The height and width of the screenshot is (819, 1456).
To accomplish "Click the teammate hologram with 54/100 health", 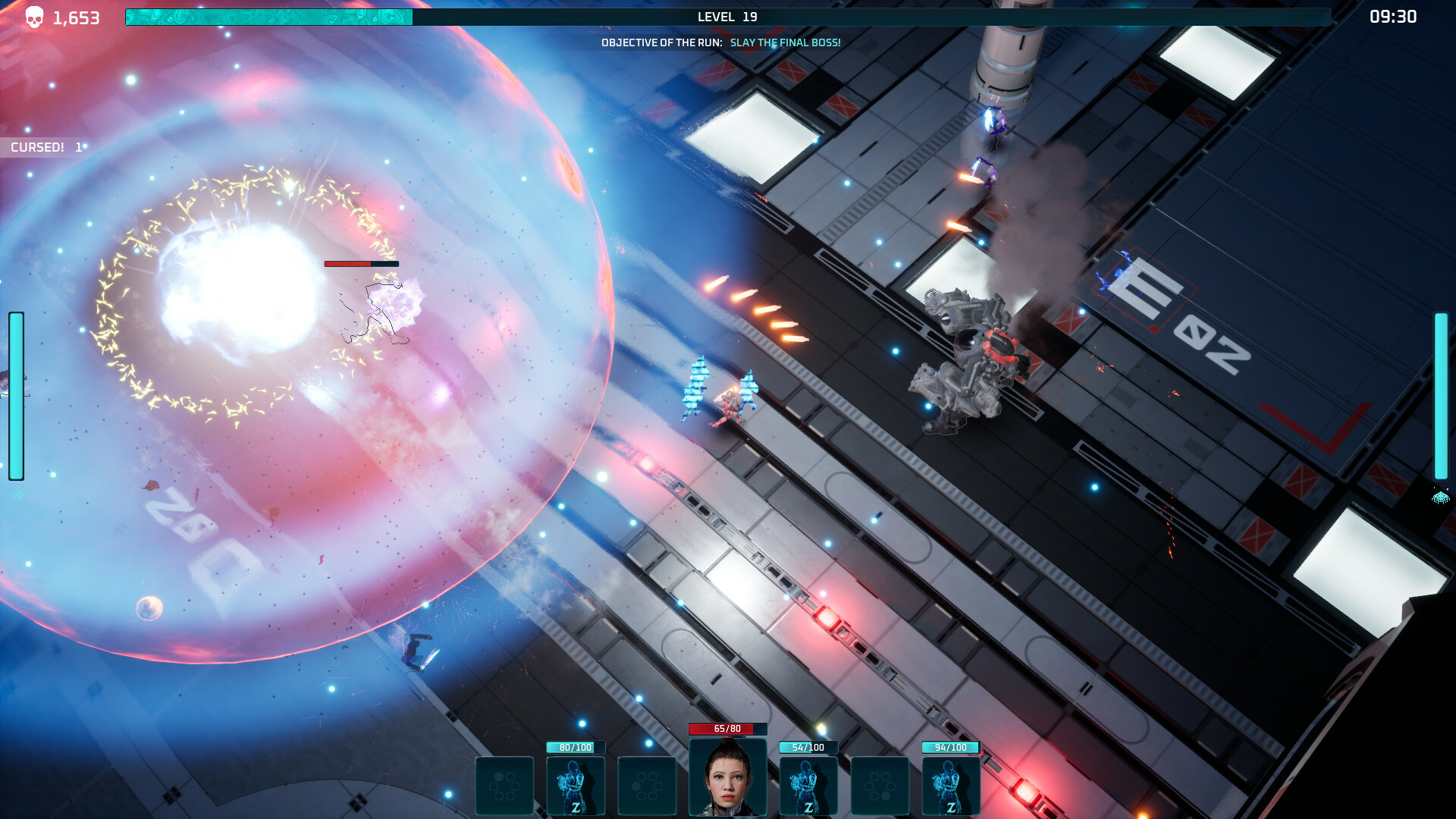I will pos(807,785).
